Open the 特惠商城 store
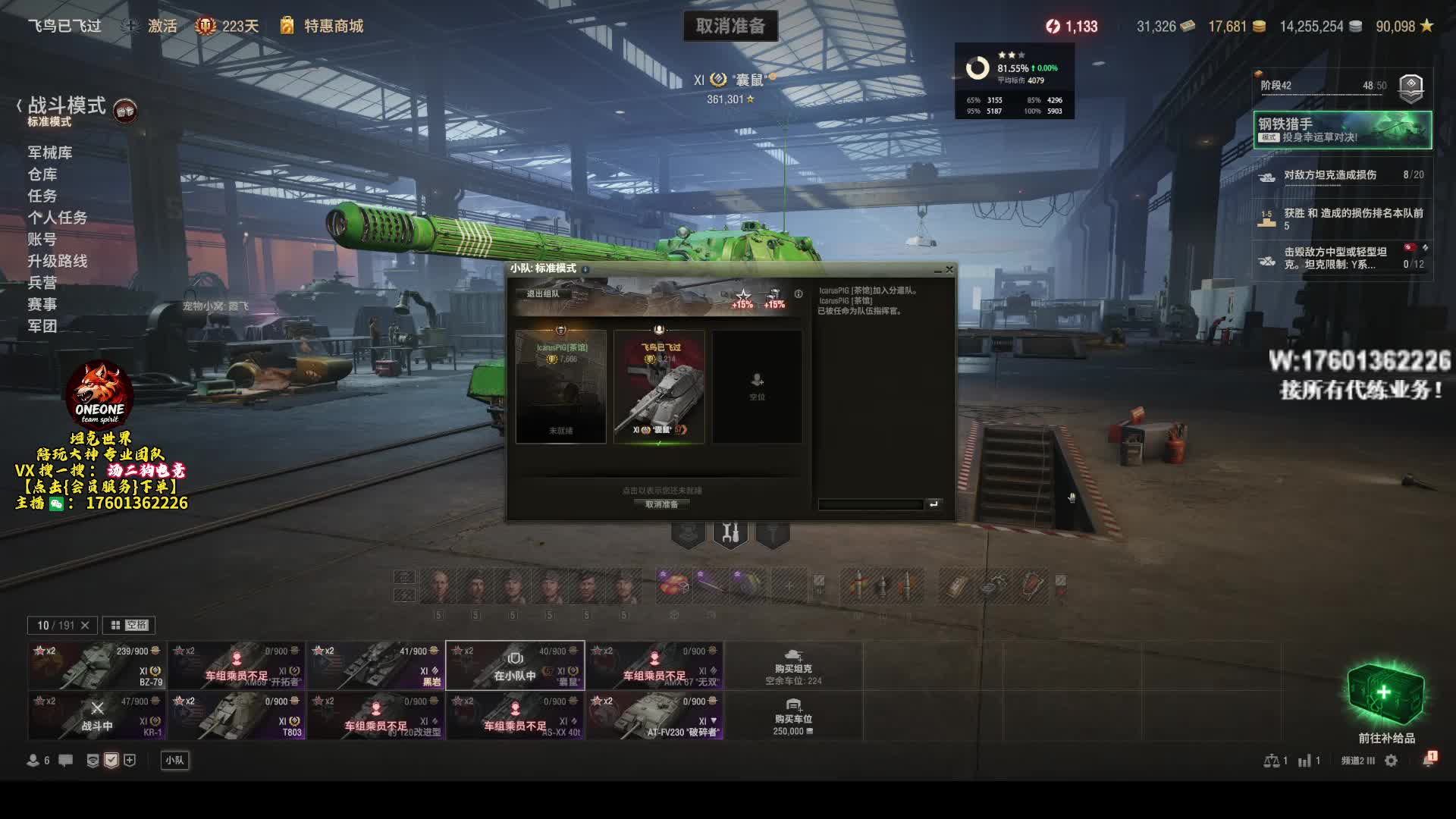 click(333, 26)
